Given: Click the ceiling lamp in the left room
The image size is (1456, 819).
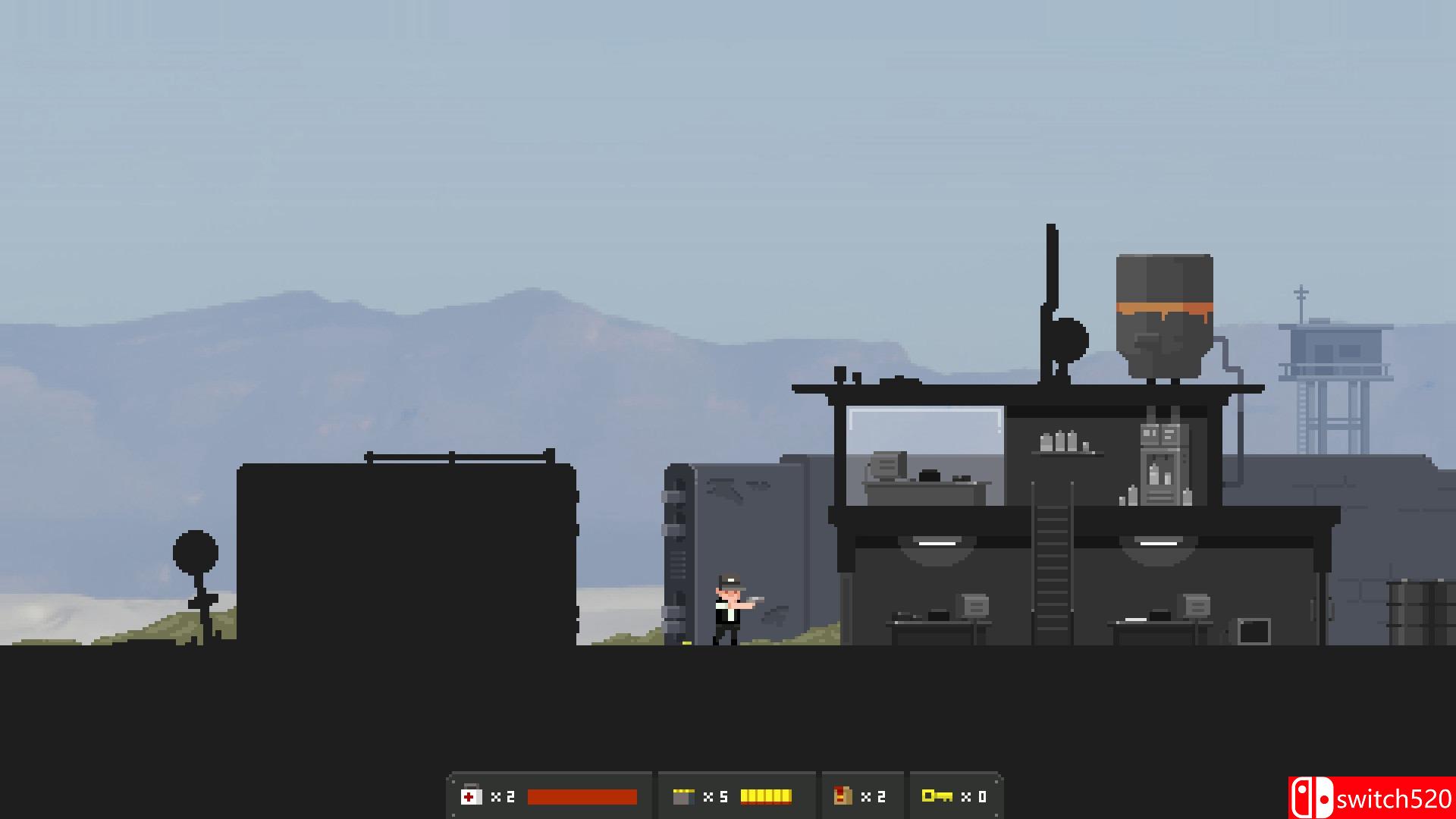Looking at the screenshot, I should coord(938,544).
